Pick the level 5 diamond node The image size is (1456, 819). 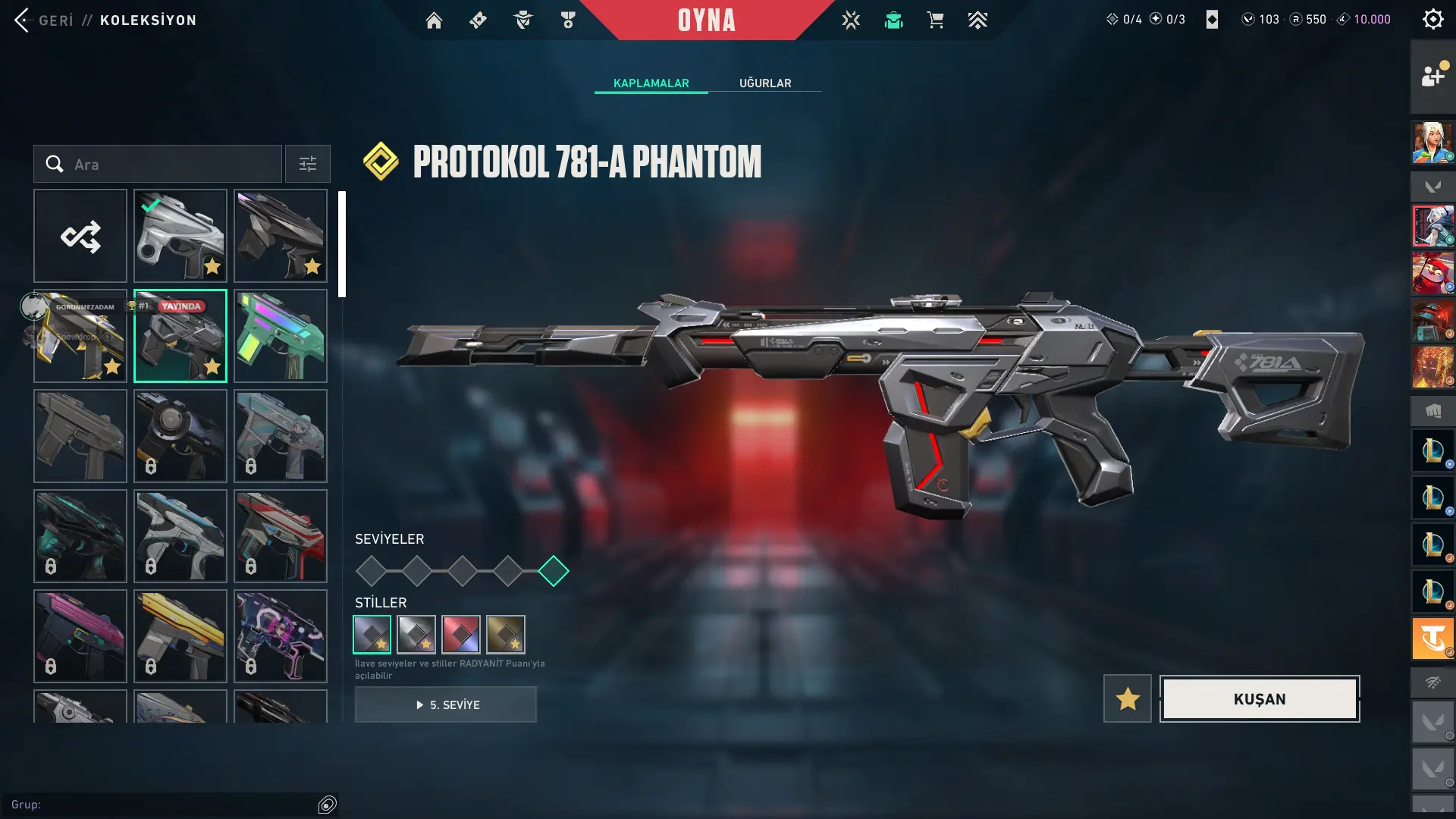coord(554,571)
